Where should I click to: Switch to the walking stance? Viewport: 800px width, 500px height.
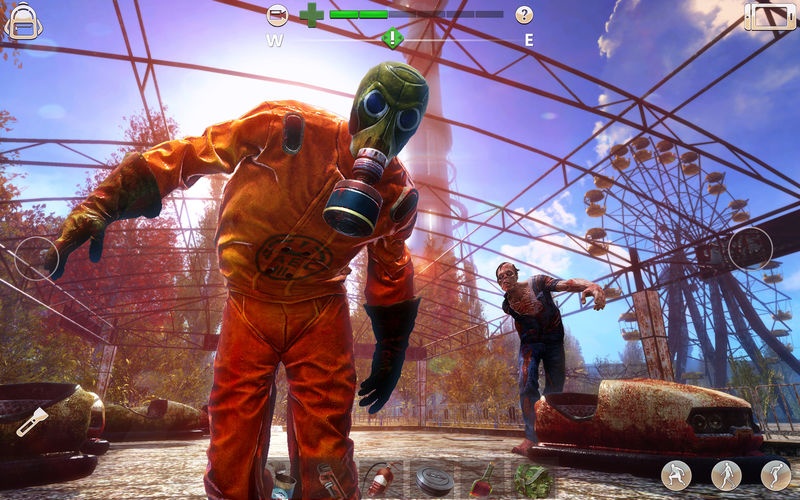tap(726, 474)
